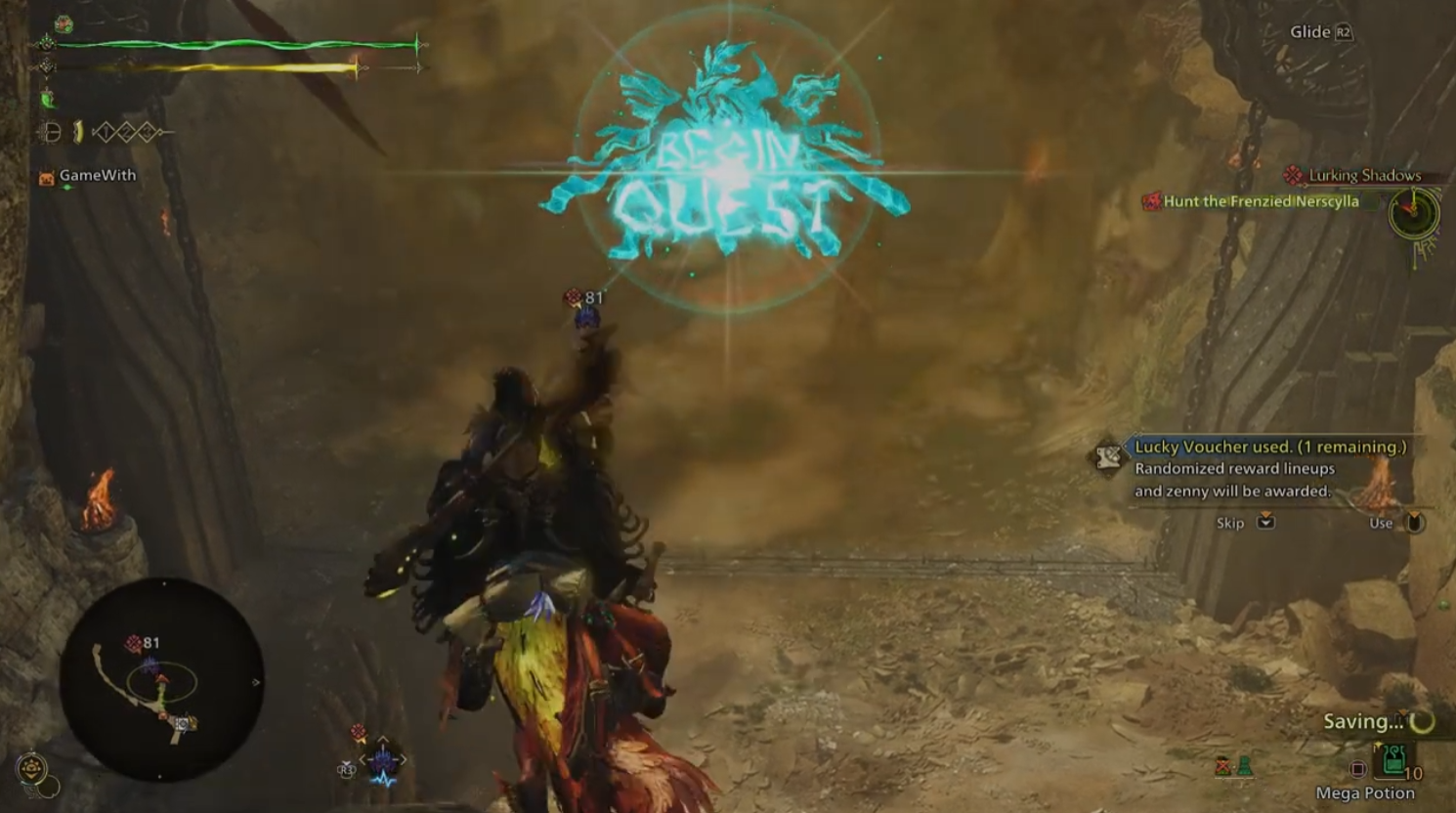The image size is (1456, 813).
Task: Click the green buff leaf icon below the bars
Action: tap(49, 99)
